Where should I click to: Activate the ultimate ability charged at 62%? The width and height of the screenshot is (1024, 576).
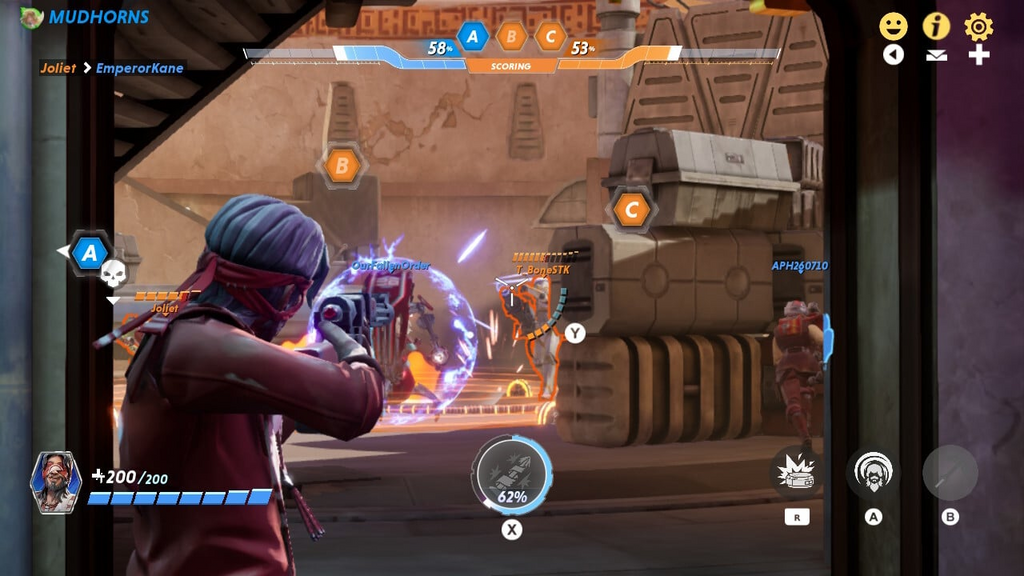(512, 475)
